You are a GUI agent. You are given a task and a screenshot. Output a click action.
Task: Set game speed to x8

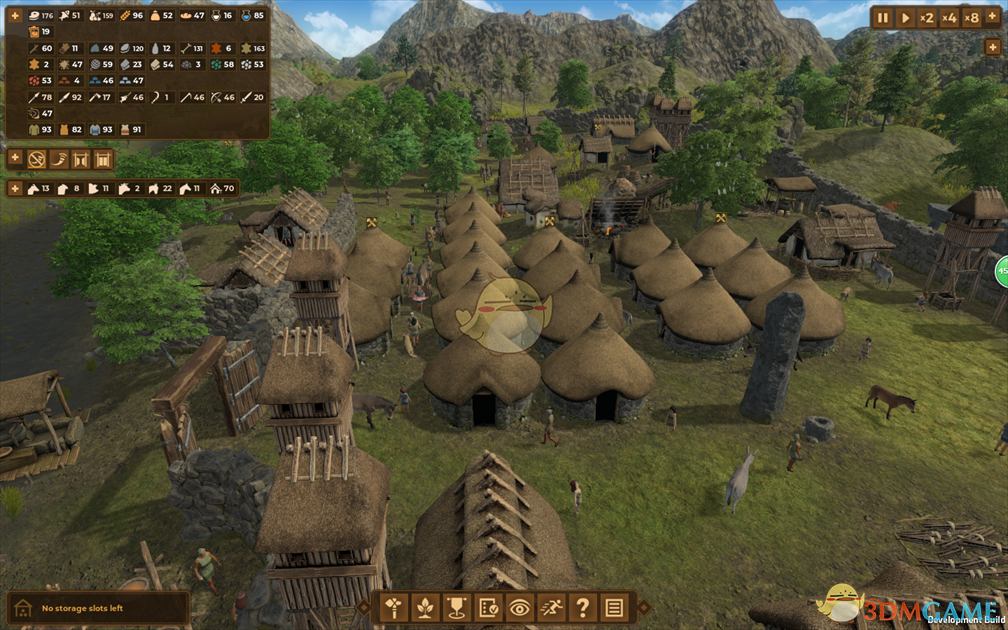pos(971,17)
